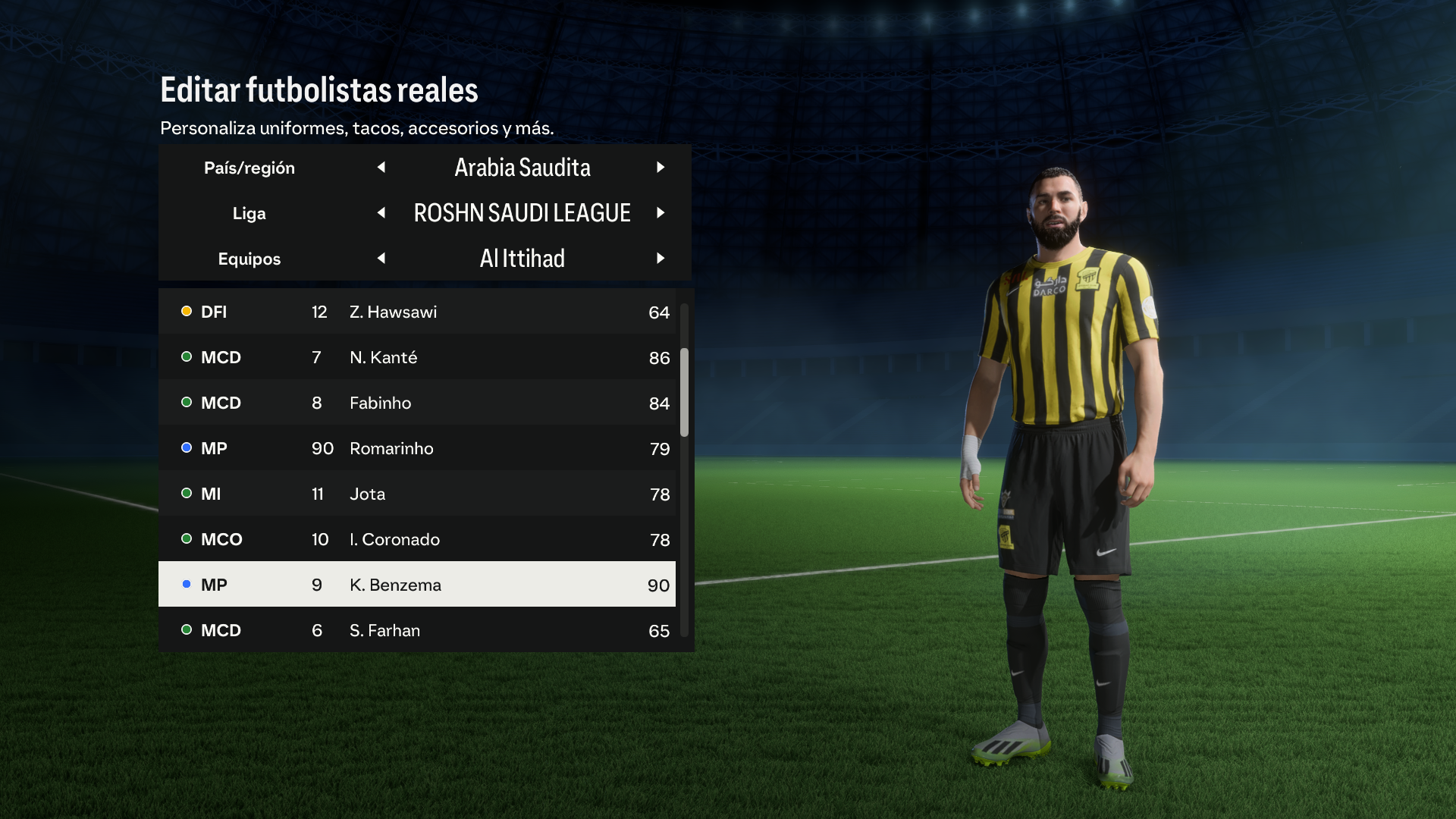Select Z. Hawsawi player row
The width and height of the screenshot is (1456, 819).
point(417,312)
